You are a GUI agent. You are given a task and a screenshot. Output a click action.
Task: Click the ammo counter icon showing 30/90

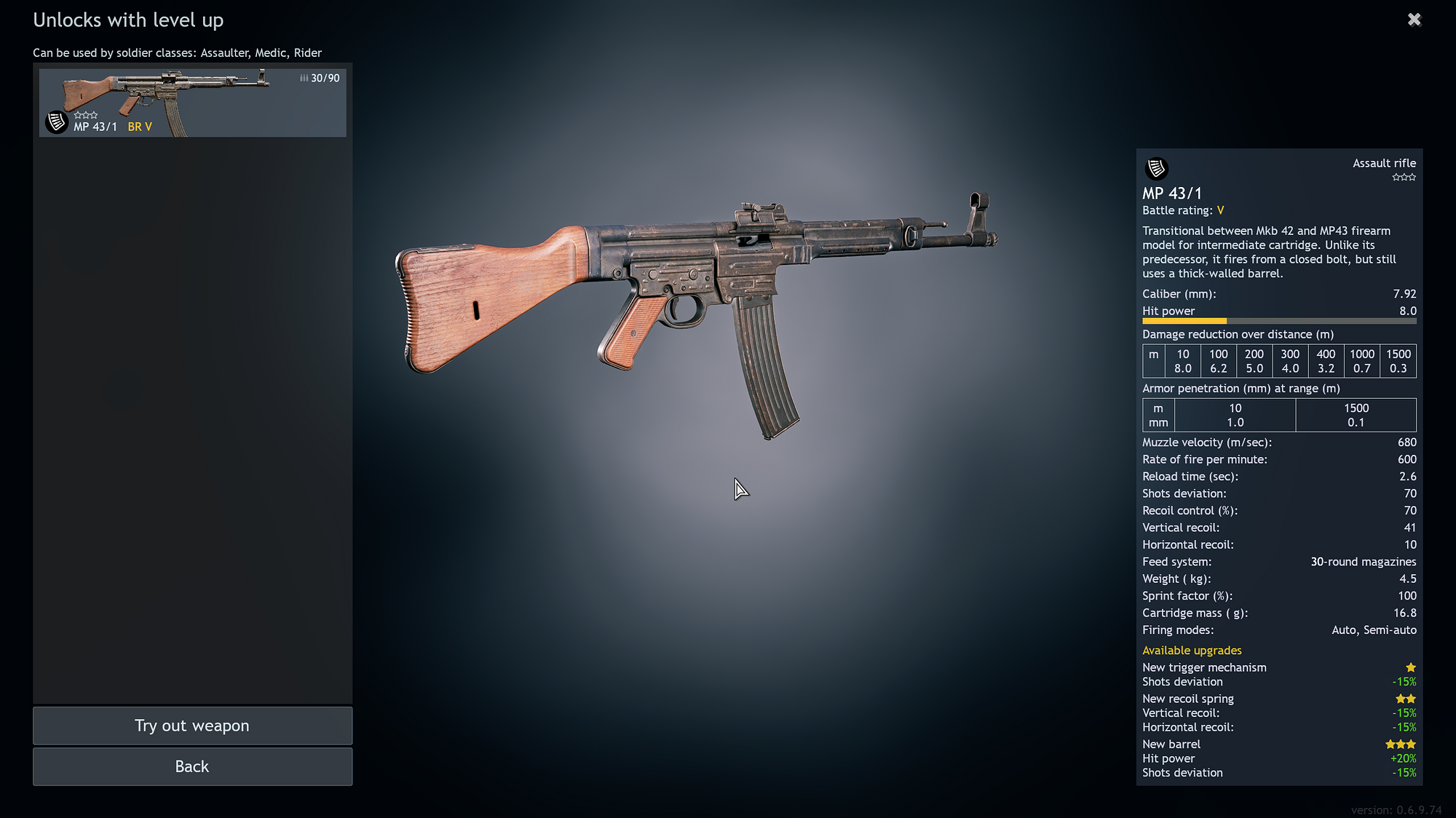[304, 77]
